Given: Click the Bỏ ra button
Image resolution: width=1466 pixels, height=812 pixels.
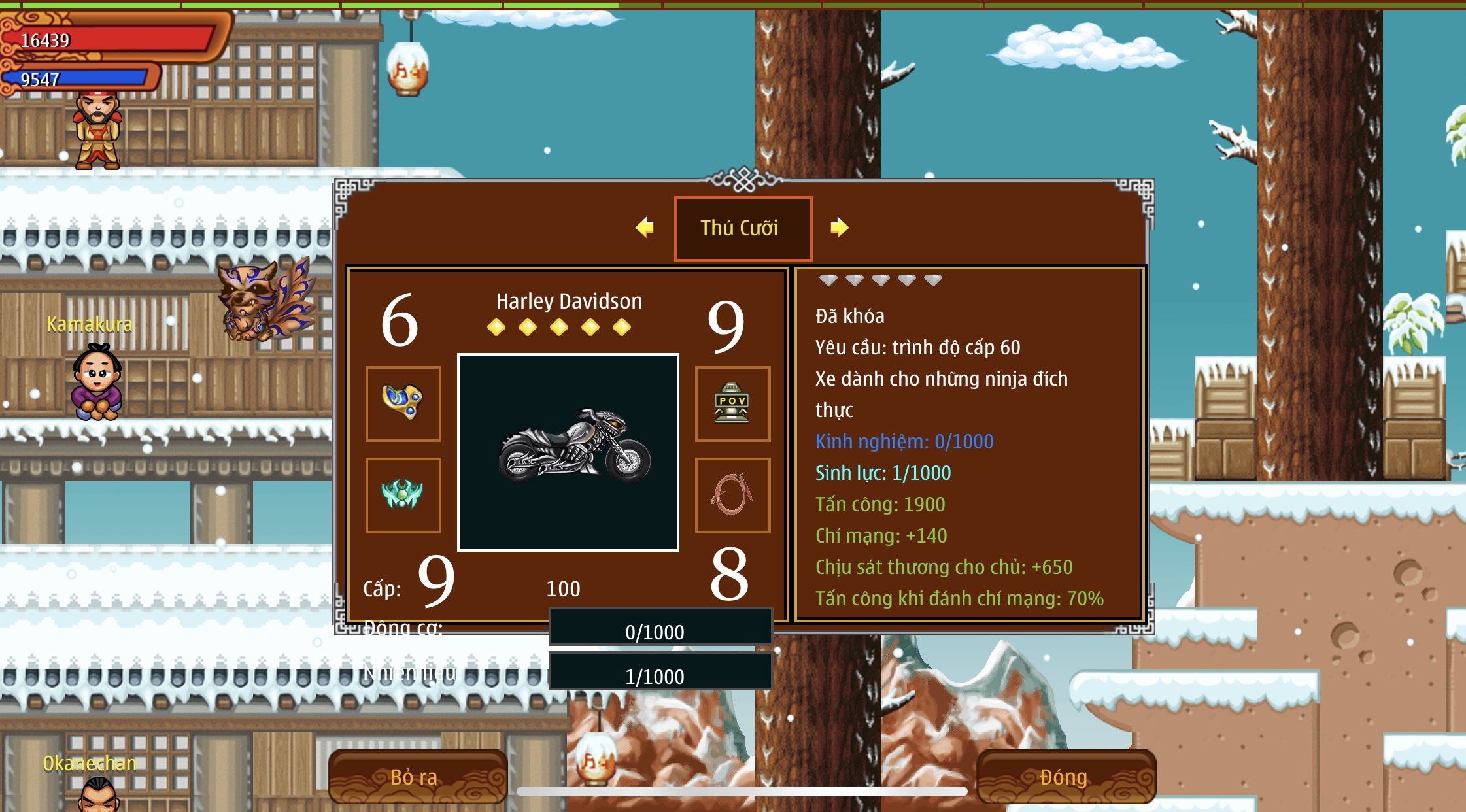Looking at the screenshot, I should pyautogui.click(x=417, y=777).
